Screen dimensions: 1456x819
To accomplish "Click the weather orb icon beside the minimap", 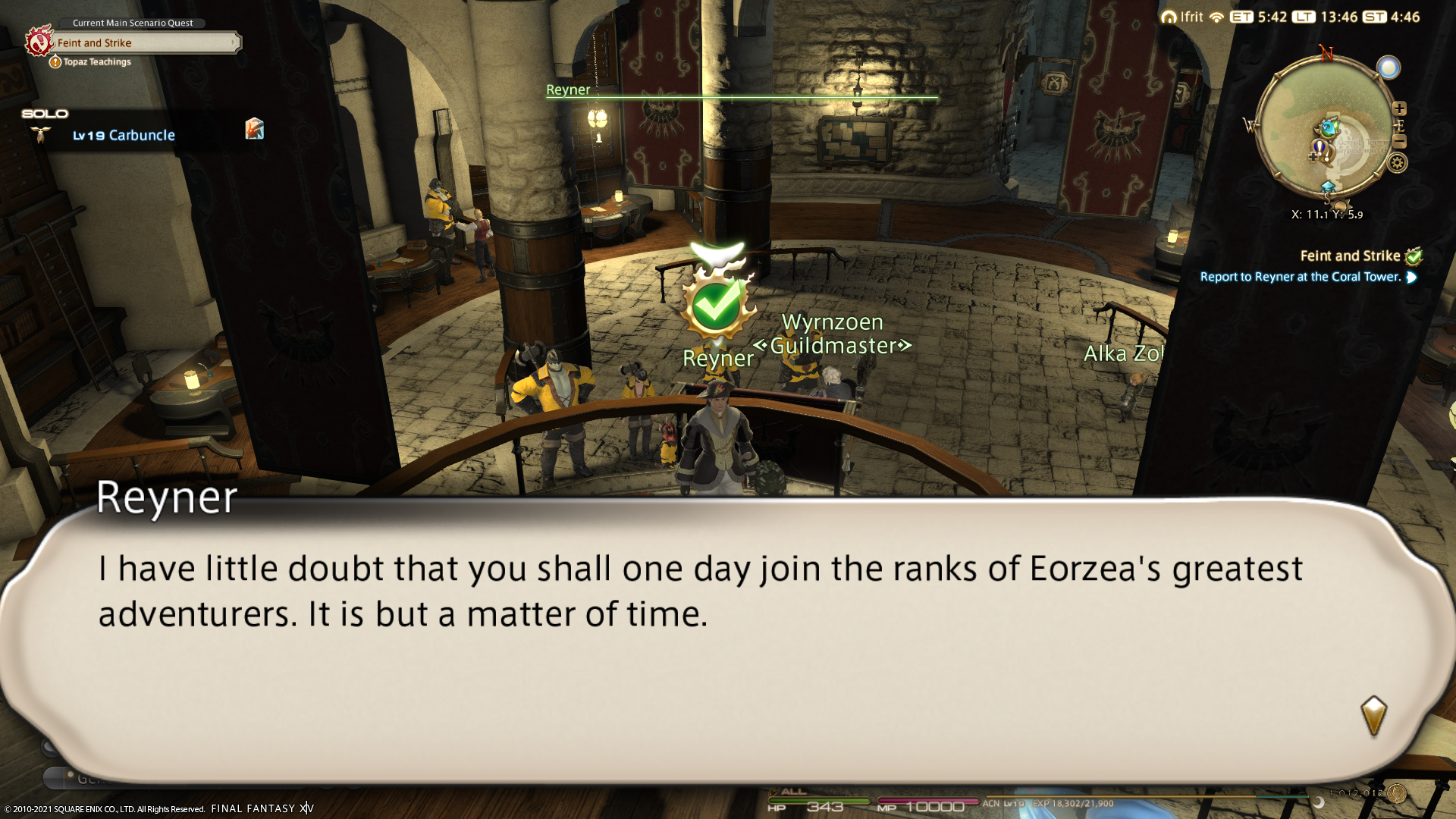I will 1389,68.
